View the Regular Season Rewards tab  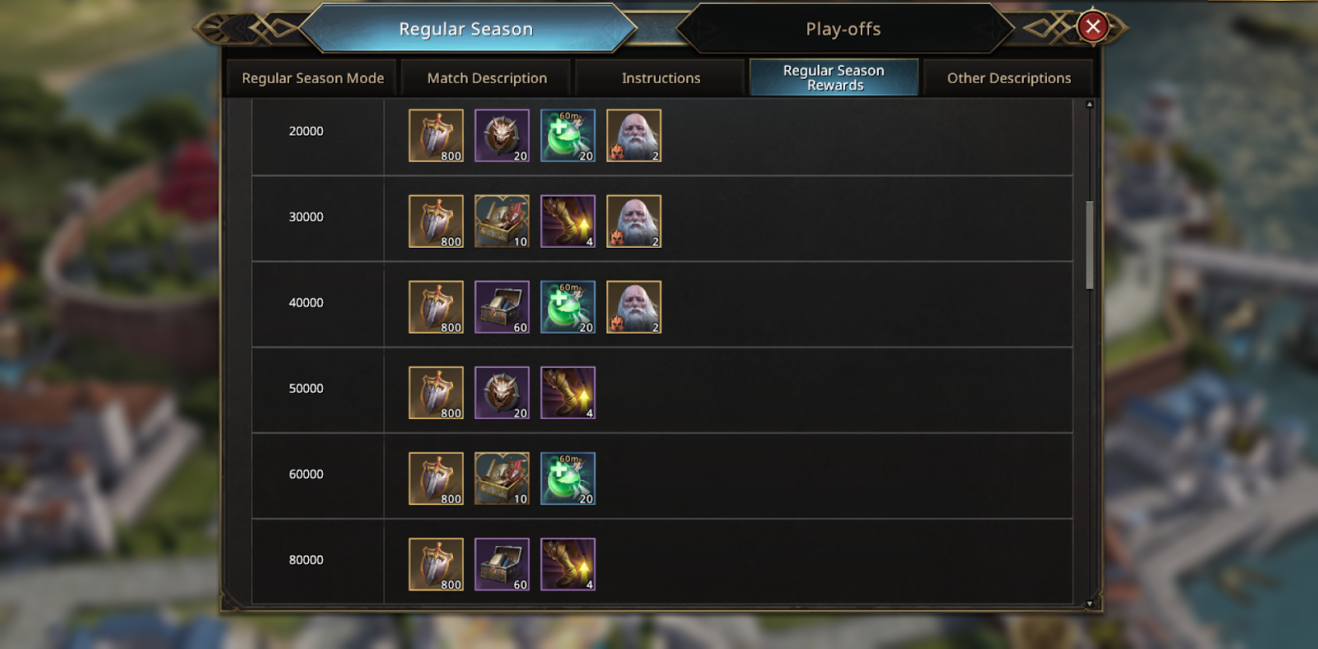pyautogui.click(x=834, y=78)
